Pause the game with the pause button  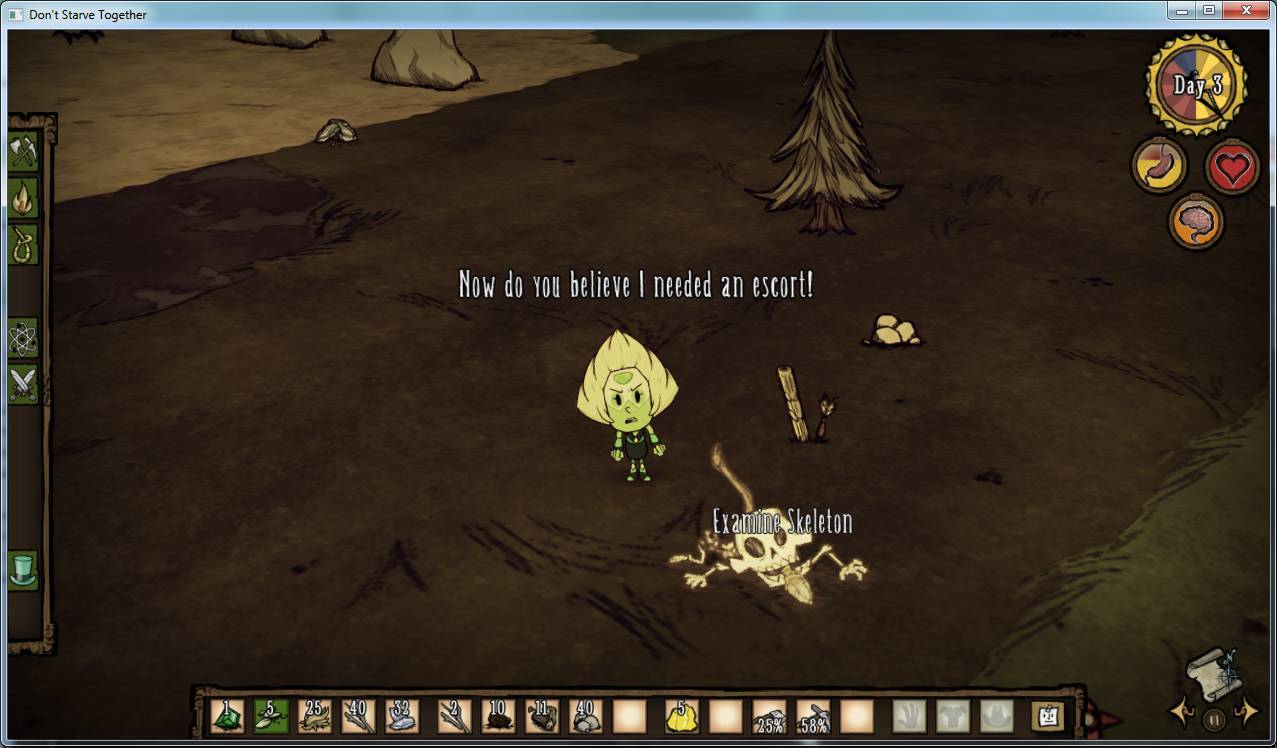coord(1213,718)
